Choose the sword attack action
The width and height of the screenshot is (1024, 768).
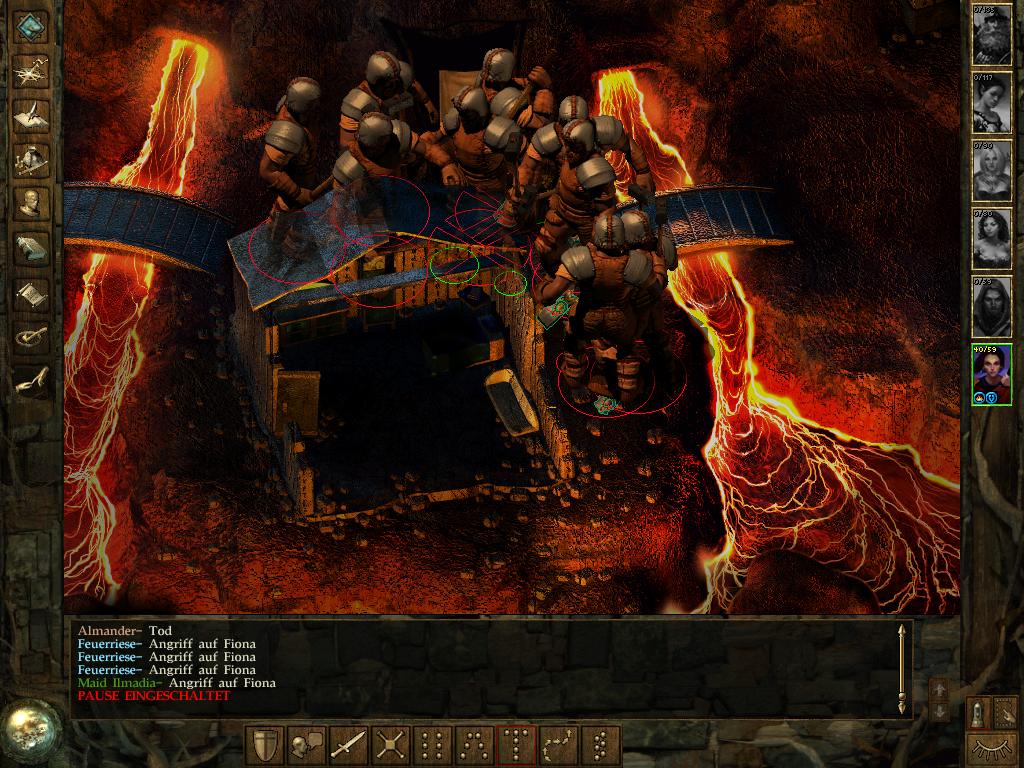(349, 746)
